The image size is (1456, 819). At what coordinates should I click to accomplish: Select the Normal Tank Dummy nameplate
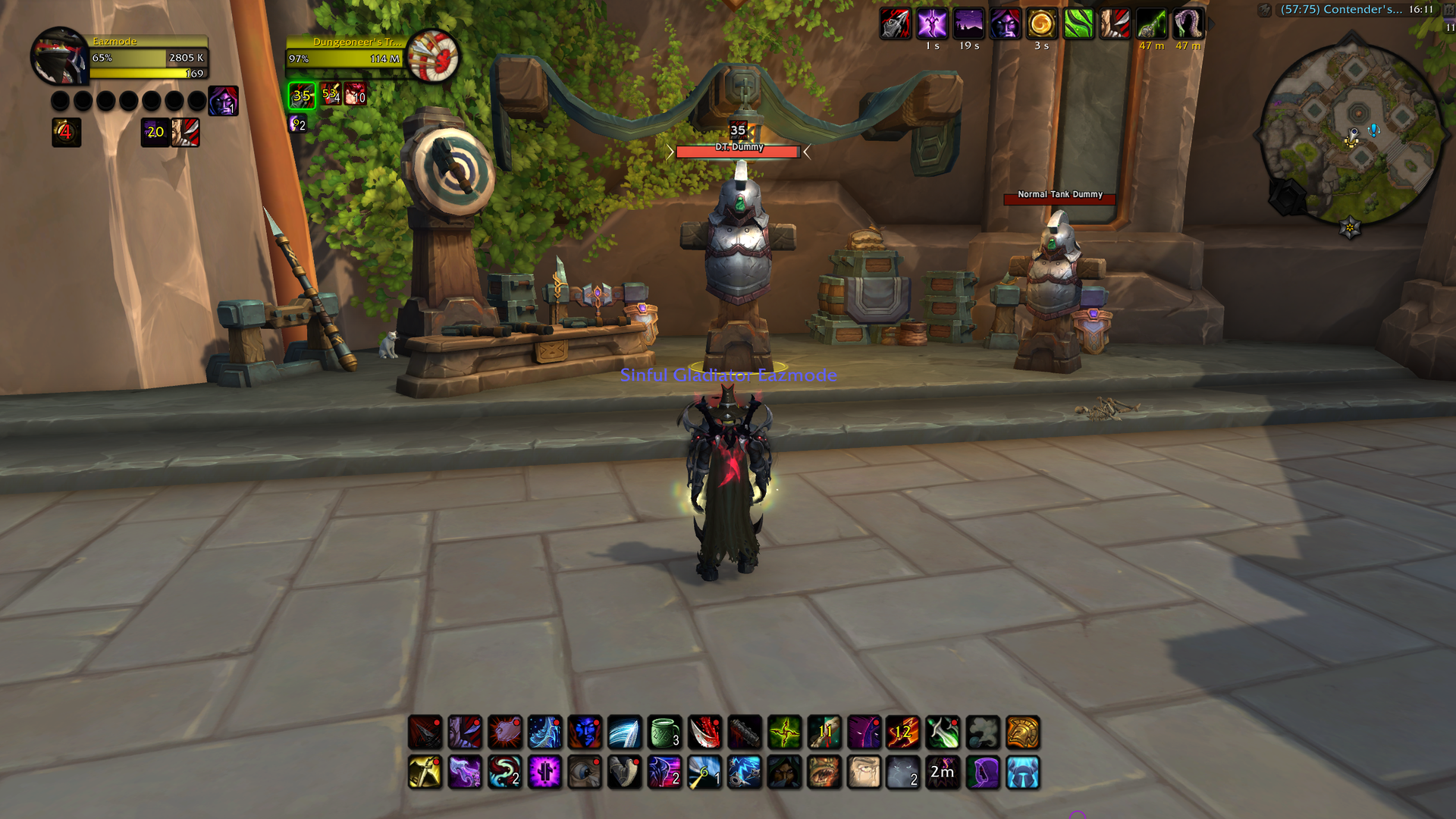coord(1059,197)
